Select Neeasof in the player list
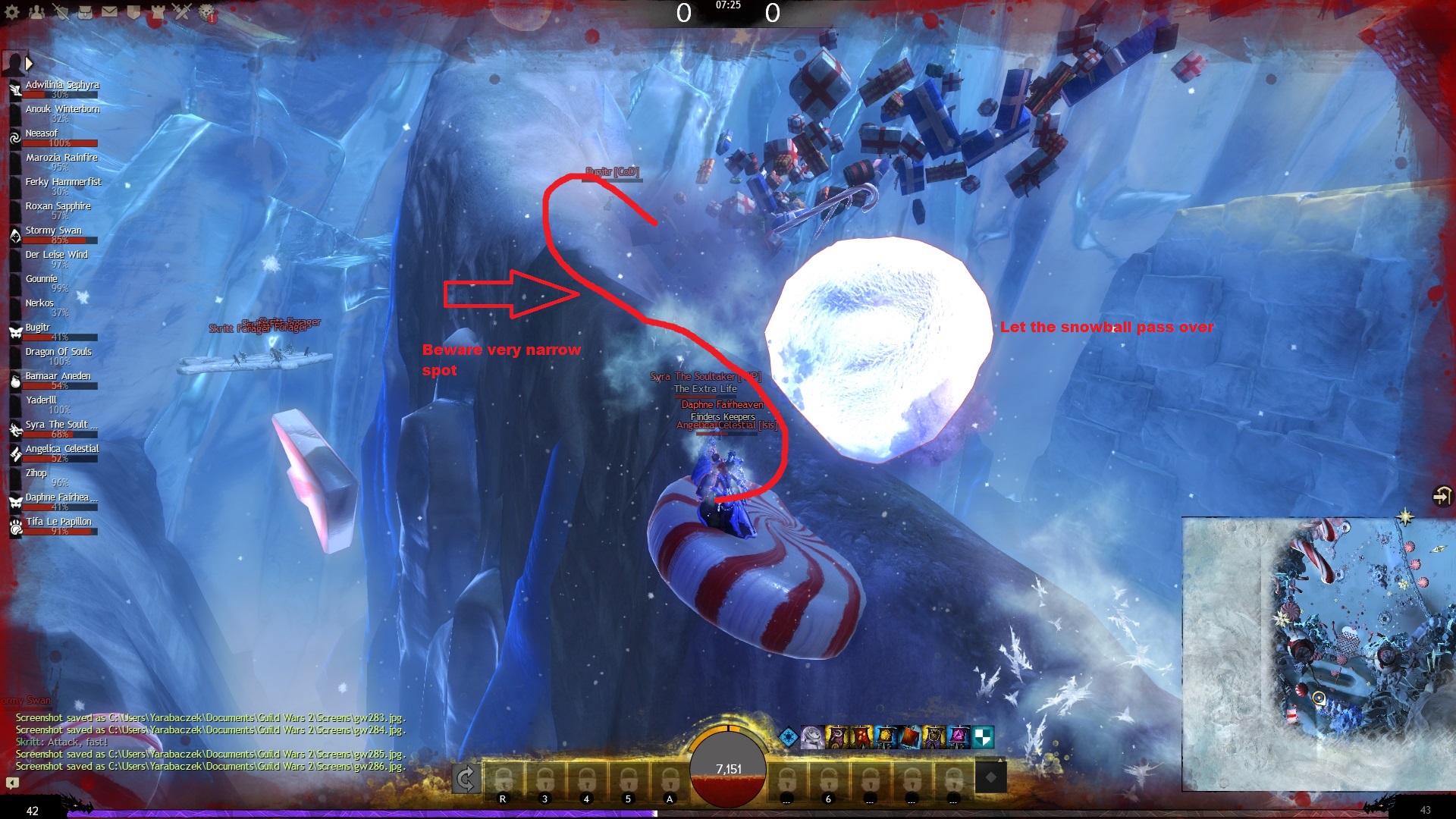 tap(42, 133)
